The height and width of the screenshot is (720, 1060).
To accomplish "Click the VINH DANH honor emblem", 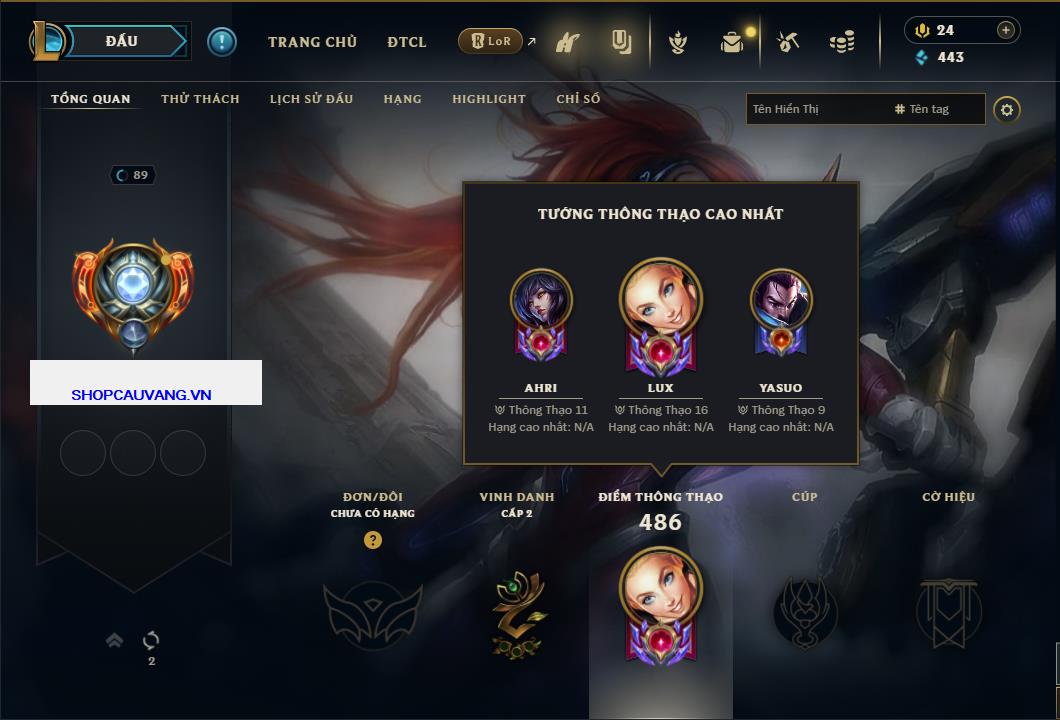I will coord(518,612).
